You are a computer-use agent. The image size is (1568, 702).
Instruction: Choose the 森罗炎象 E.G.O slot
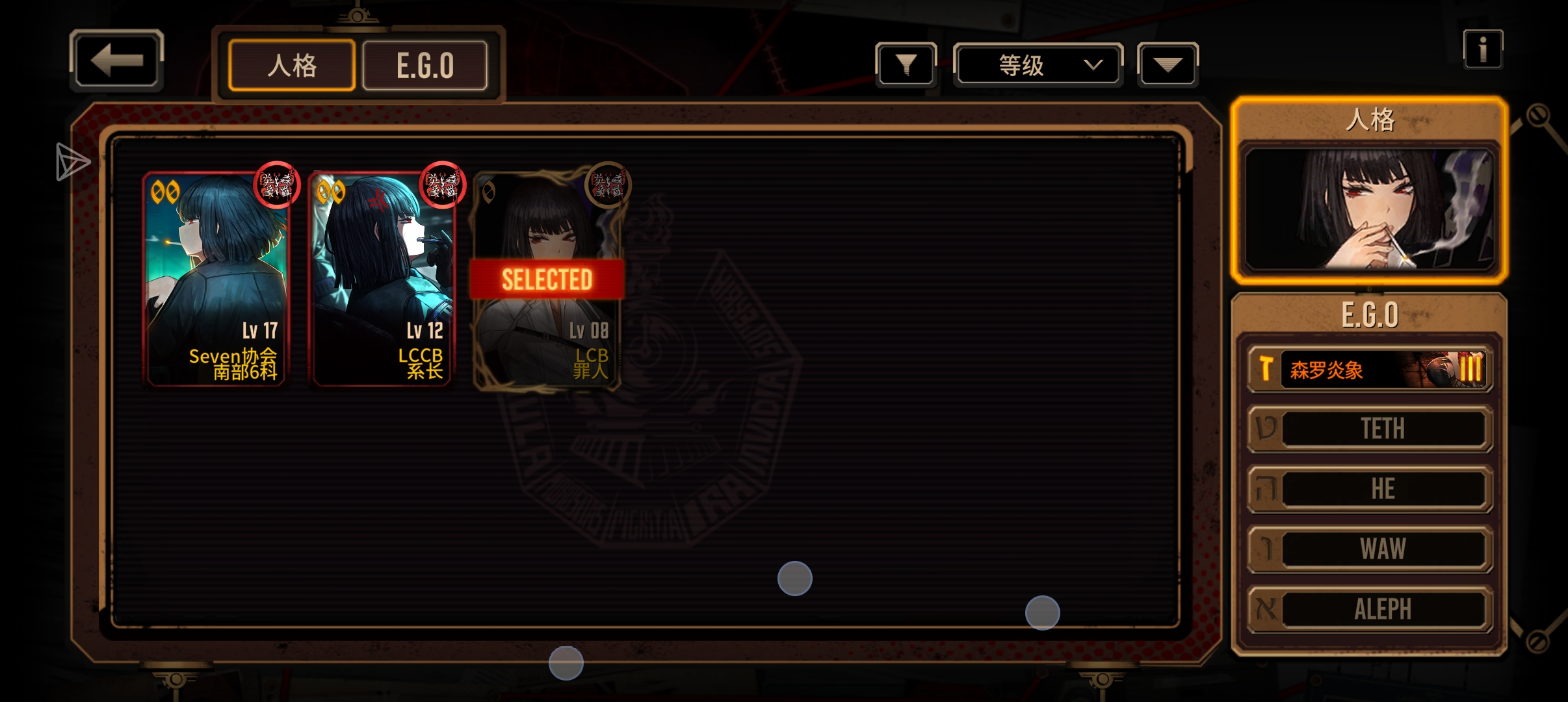[x=1370, y=369]
